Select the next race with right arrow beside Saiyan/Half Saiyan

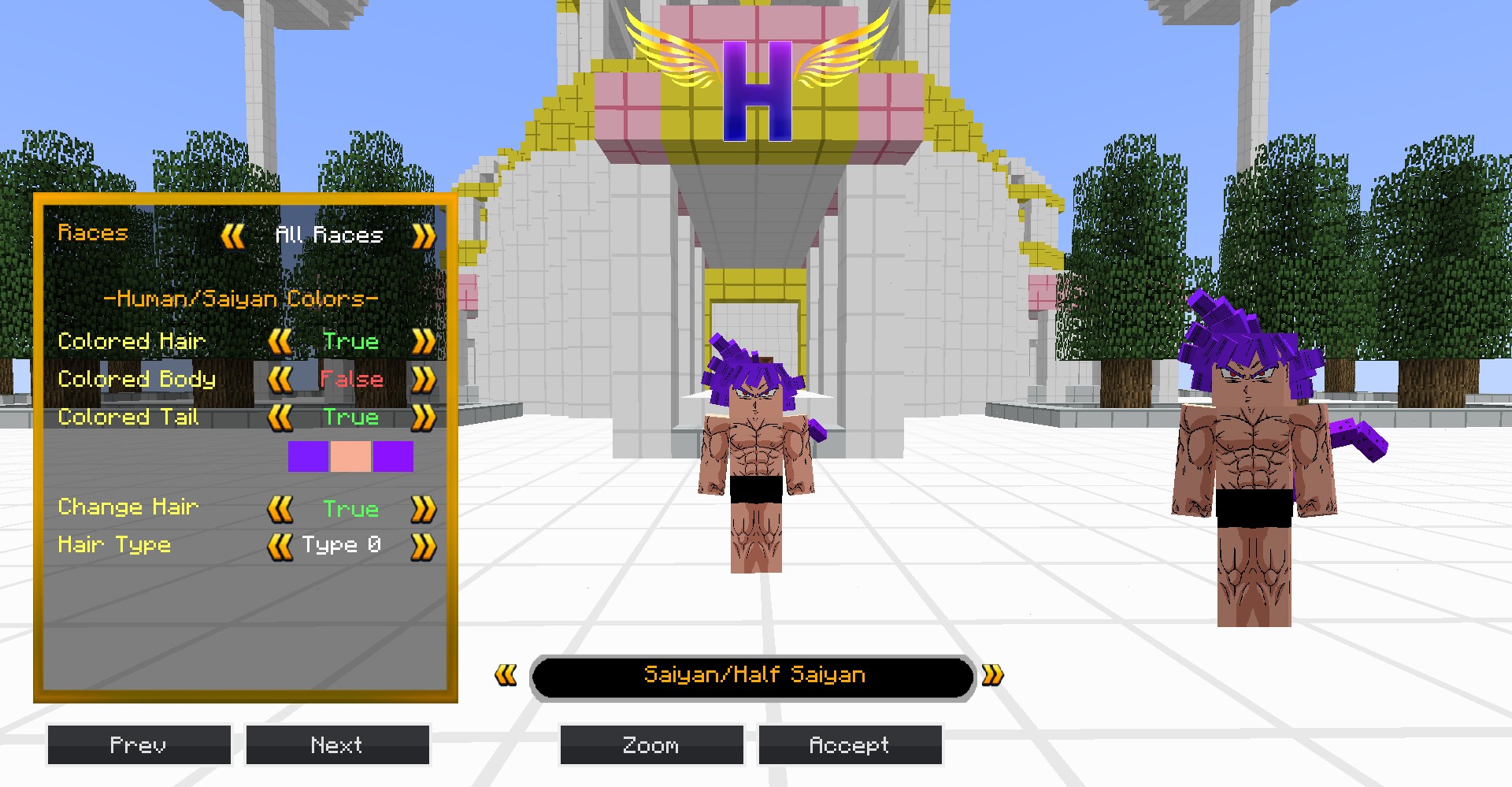click(993, 675)
